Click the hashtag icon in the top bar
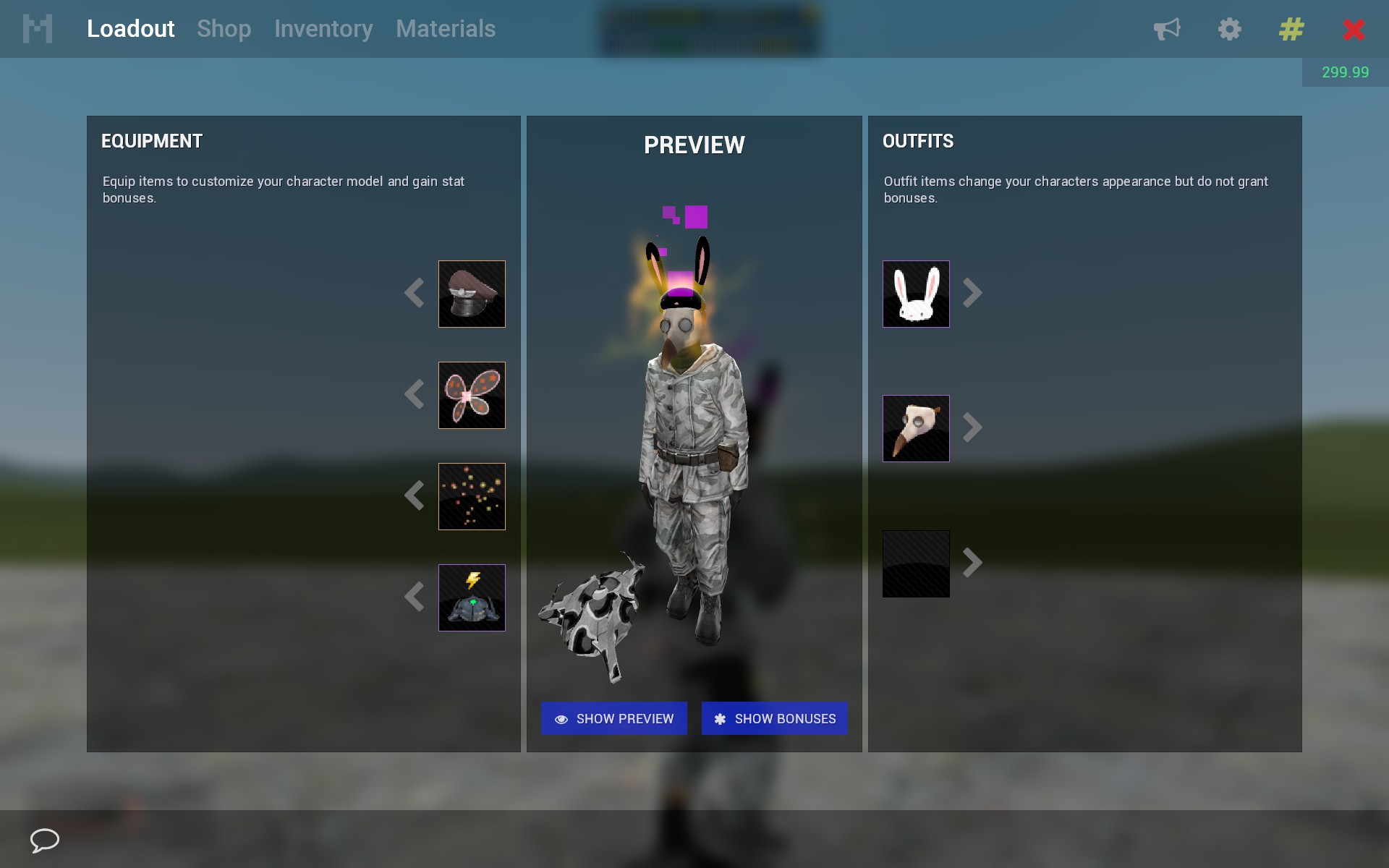 point(1290,29)
